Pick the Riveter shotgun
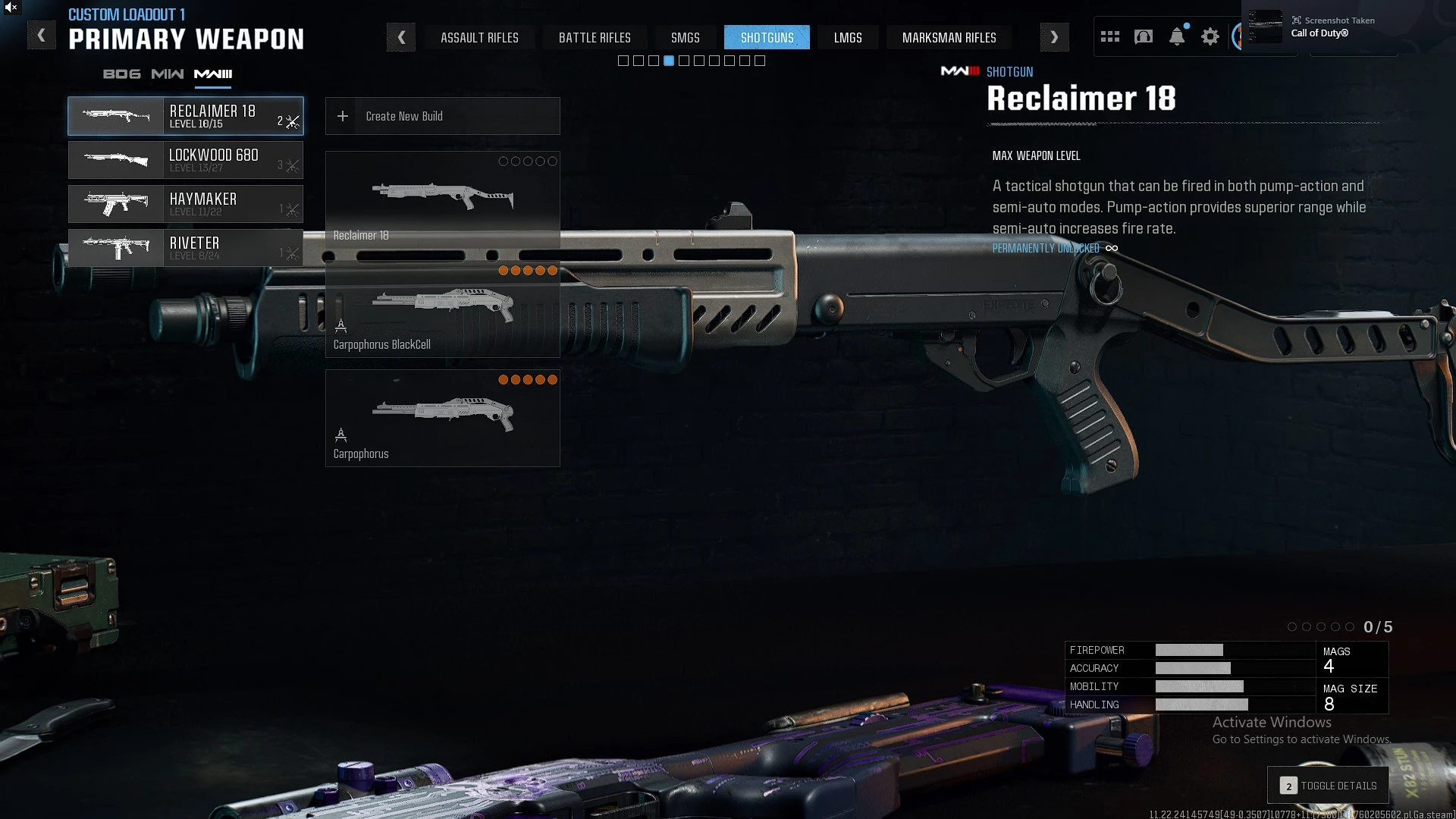Screen dimensions: 1456x819 coord(186,248)
